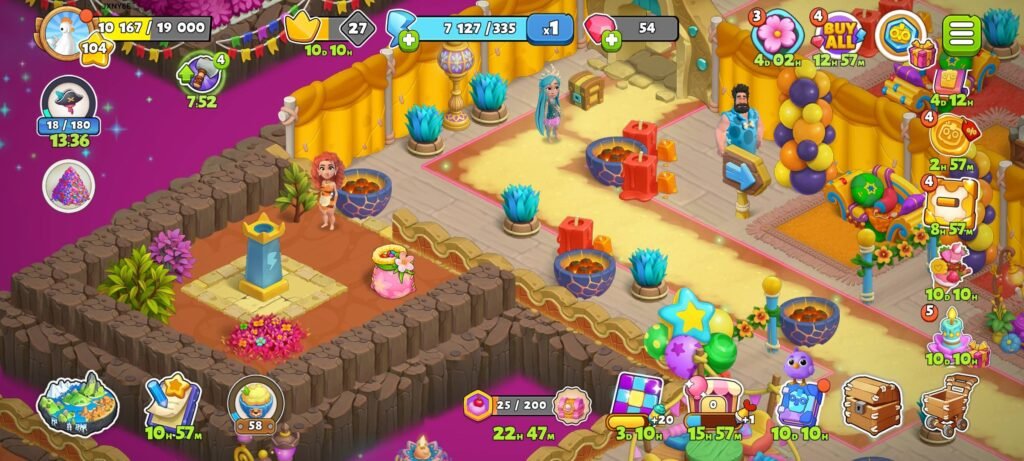Open the quest notebook with star
Viewport: 1024px width, 461px height.
172,402
